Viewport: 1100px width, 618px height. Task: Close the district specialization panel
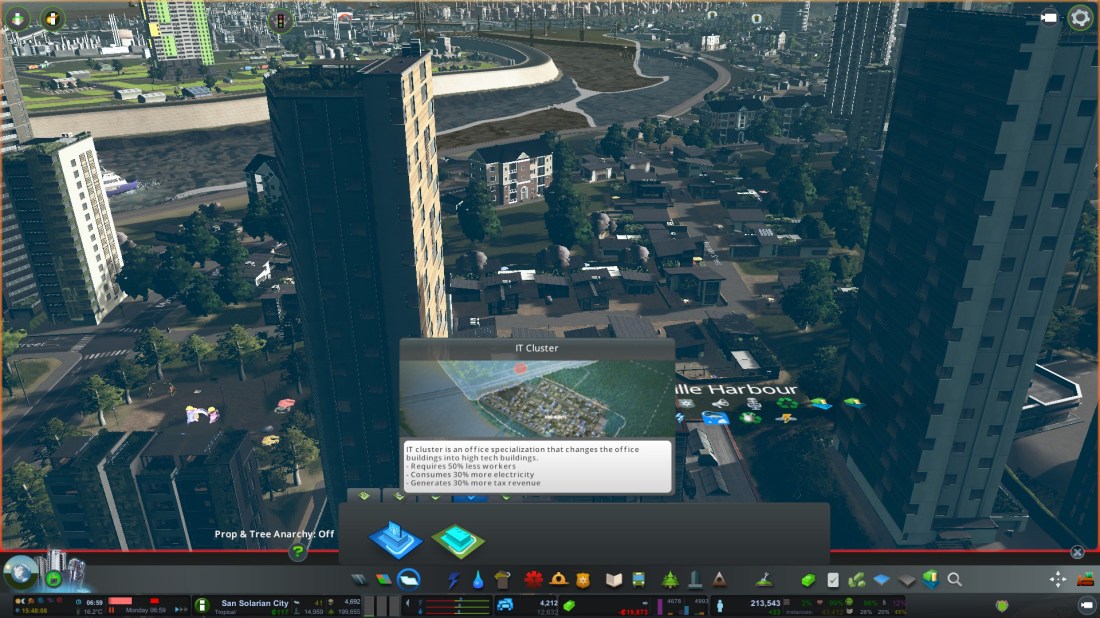pos(1077,552)
